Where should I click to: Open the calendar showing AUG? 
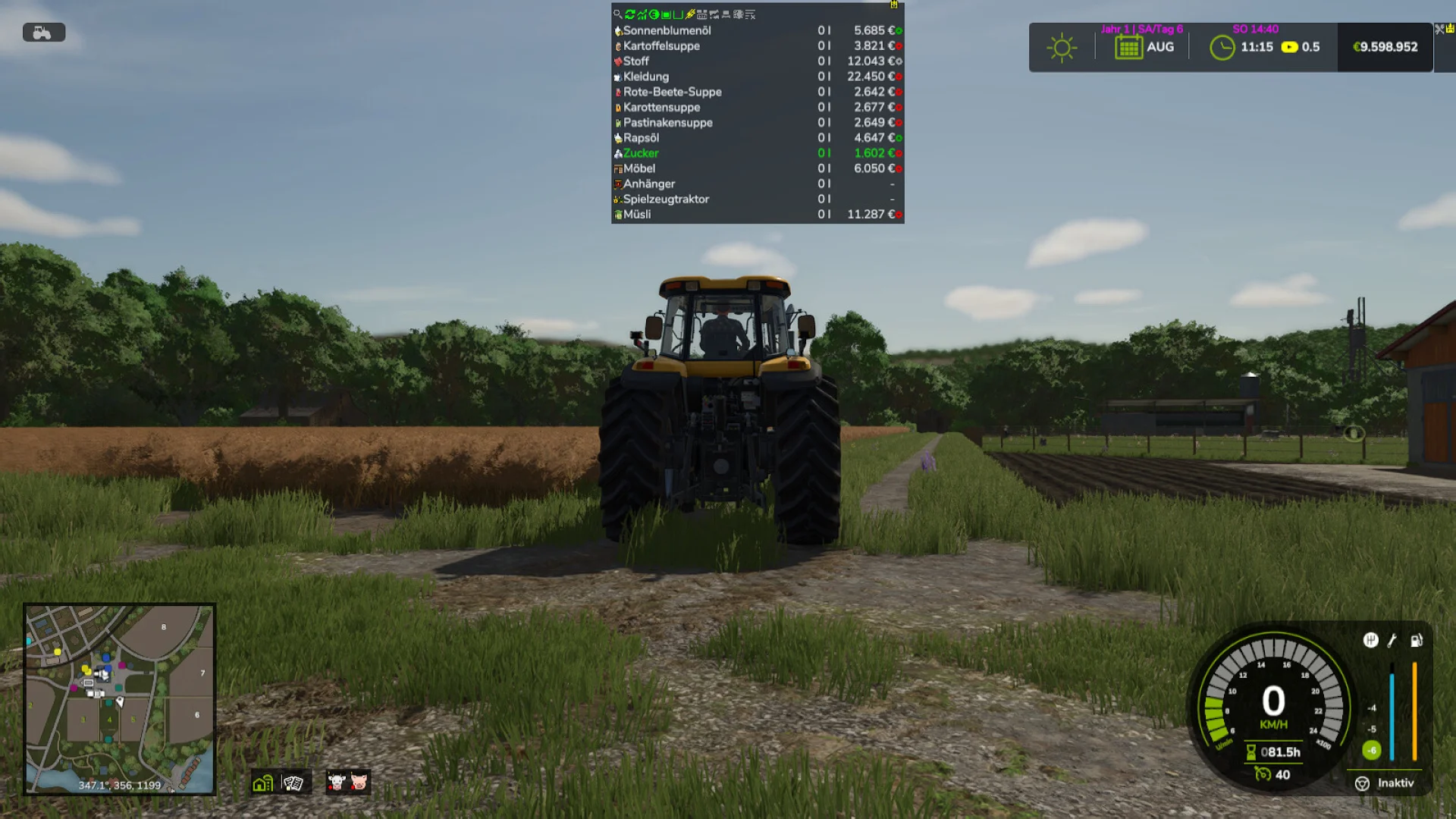(1130, 47)
